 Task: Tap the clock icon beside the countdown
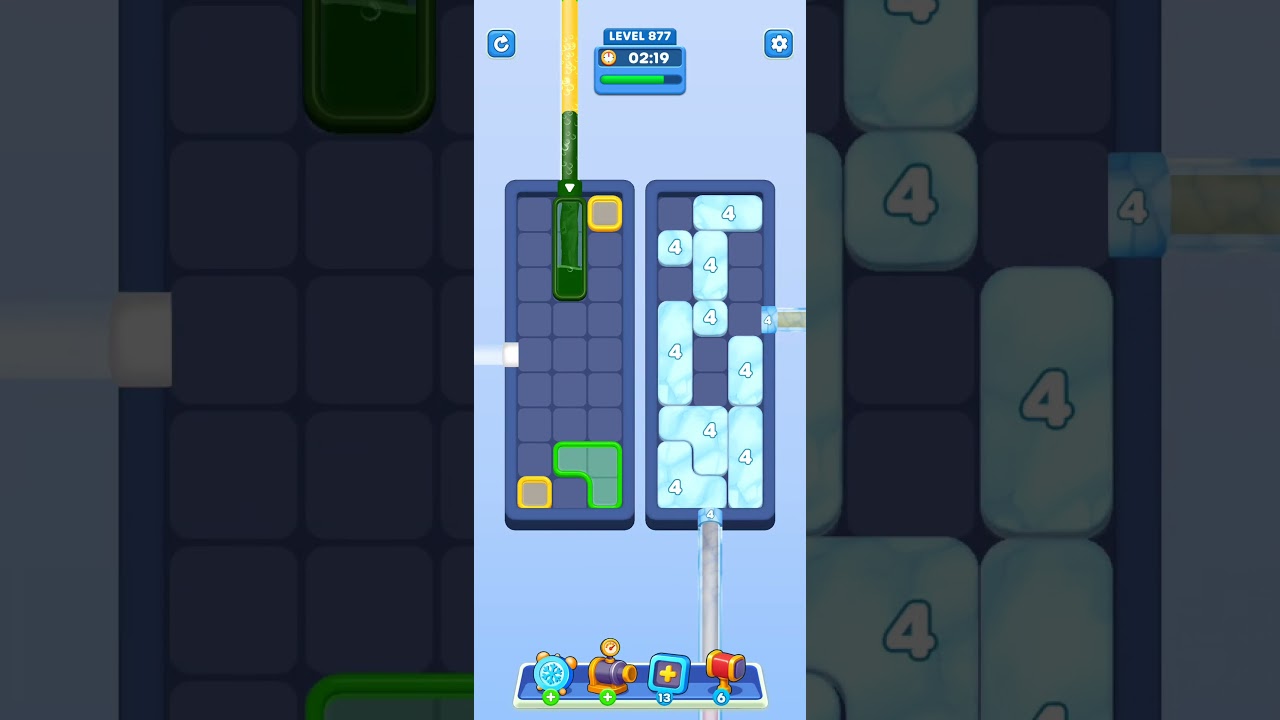point(607,58)
